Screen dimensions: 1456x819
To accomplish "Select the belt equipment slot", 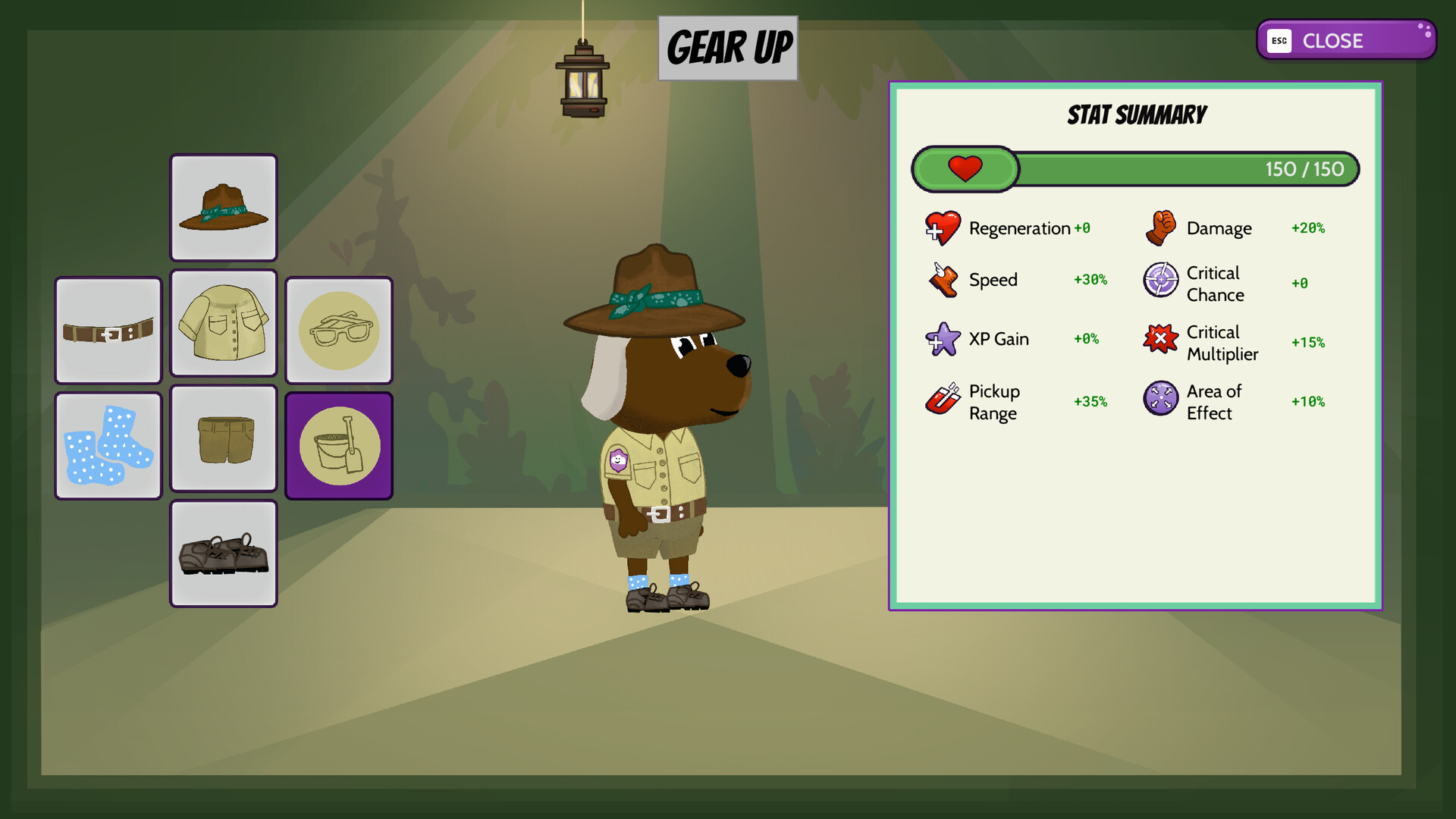I will pyautogui.click(x=108, y=328).
